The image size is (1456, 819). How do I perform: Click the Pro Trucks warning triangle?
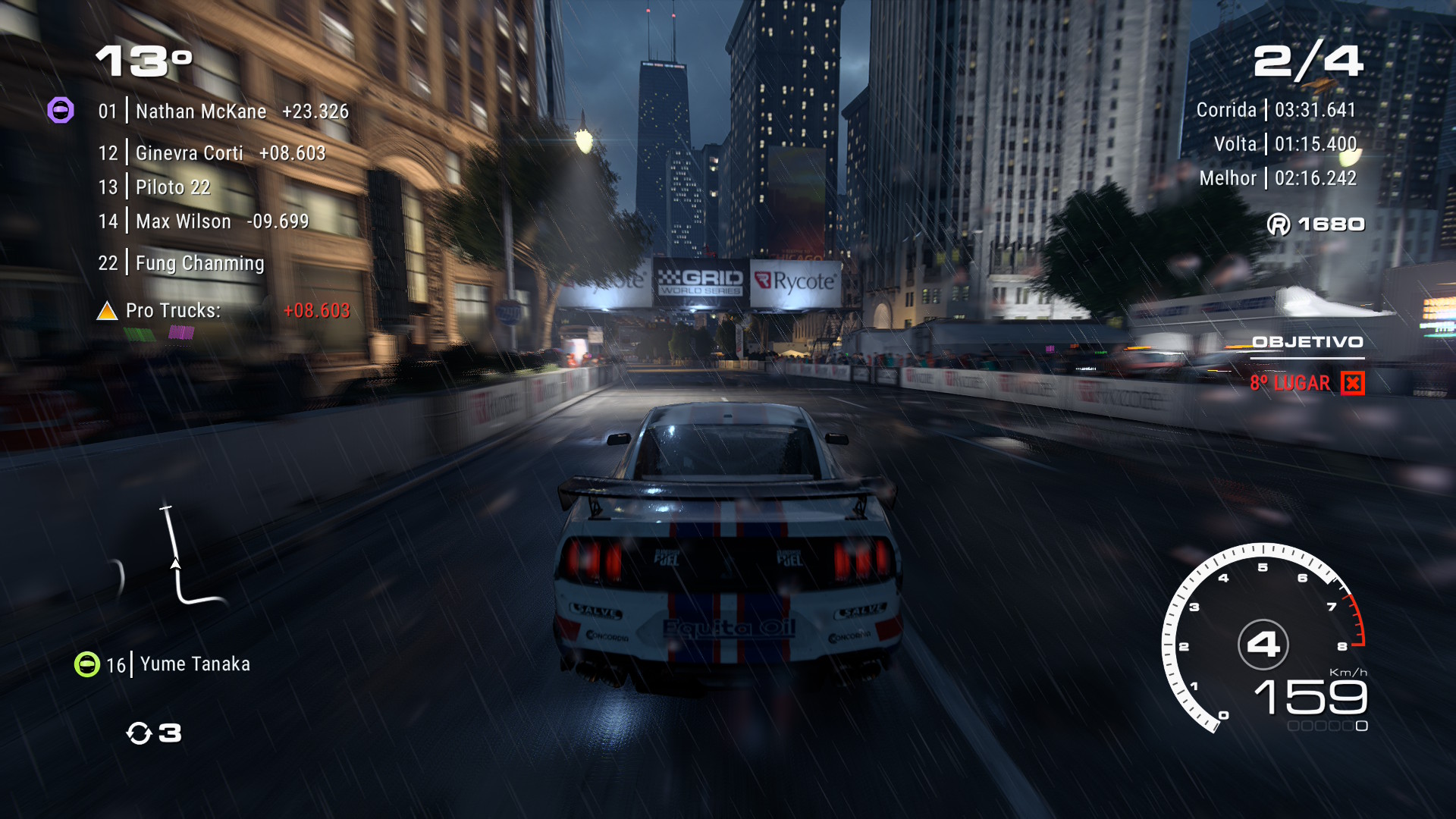pos(107,311)
